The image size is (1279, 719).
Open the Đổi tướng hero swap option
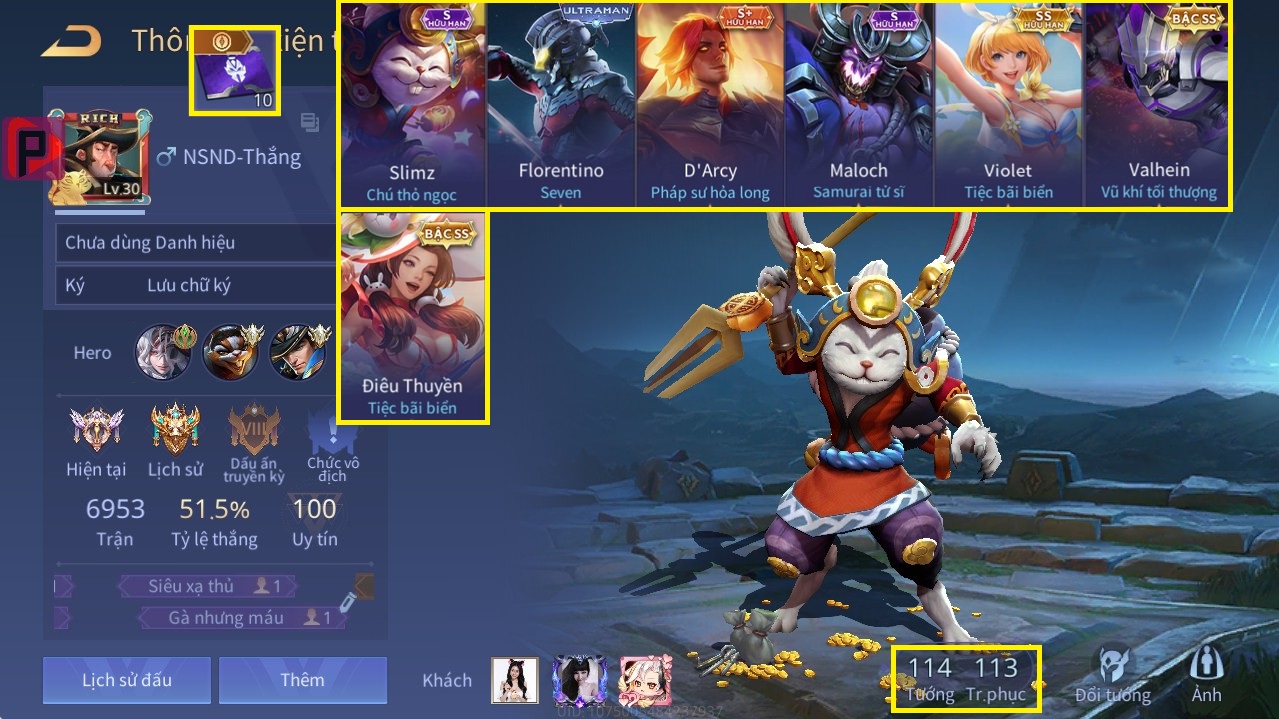1113,673
